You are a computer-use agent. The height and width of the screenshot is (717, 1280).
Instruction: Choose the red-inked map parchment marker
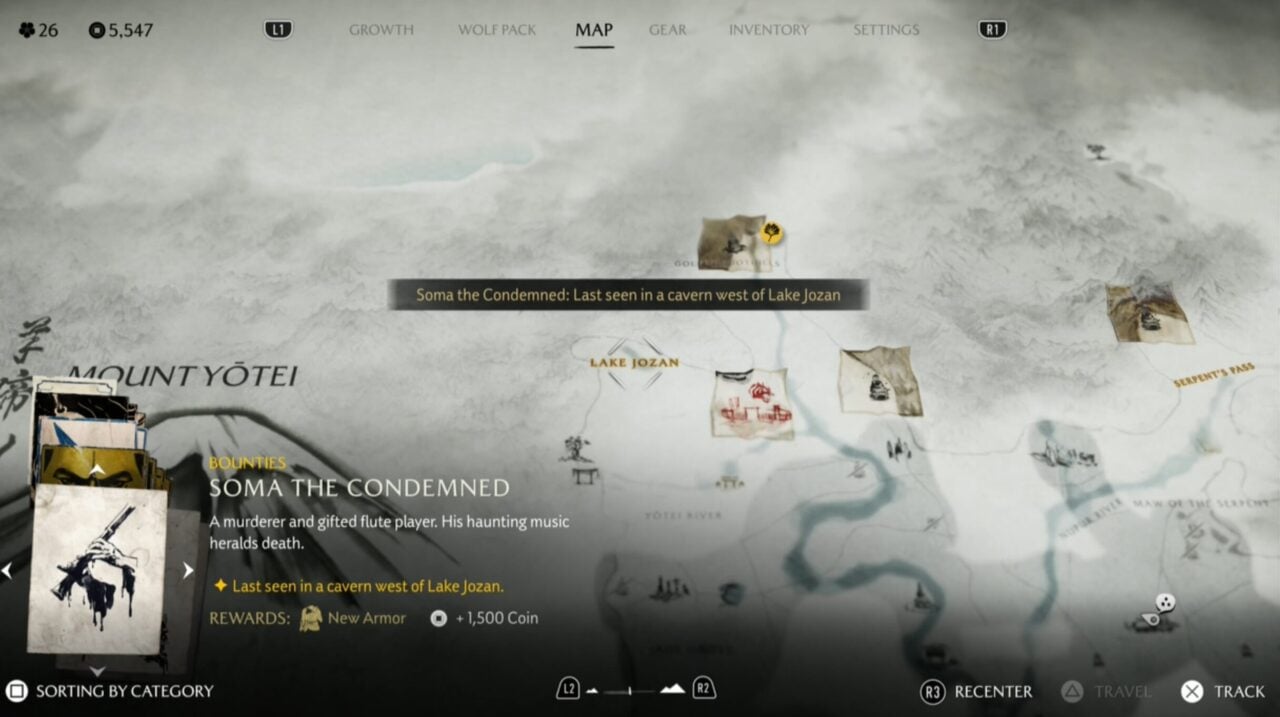pyautogui.click(x=752, y=403)
